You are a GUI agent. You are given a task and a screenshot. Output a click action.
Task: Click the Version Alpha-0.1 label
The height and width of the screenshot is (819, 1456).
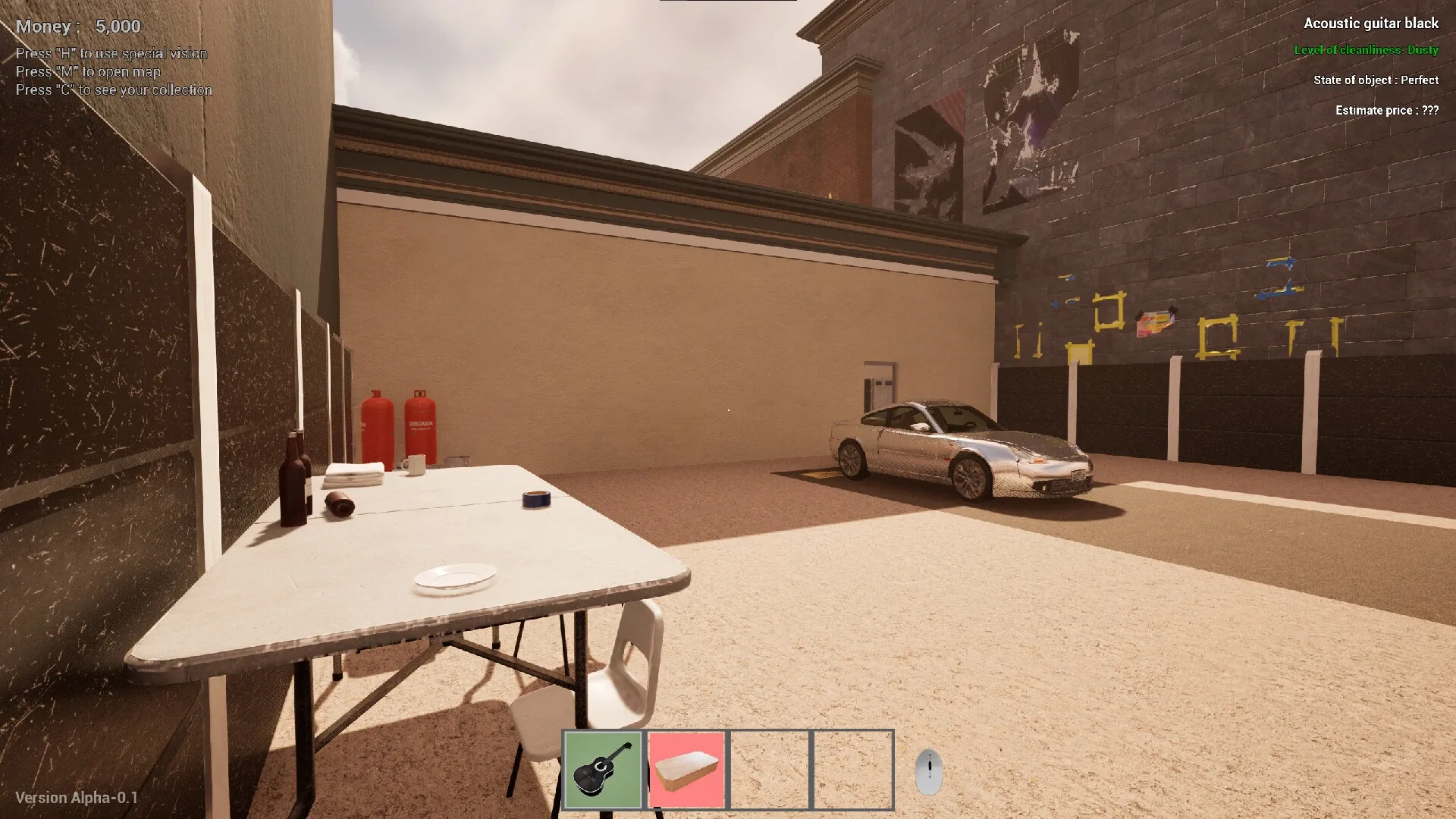(x=76, y=797)
